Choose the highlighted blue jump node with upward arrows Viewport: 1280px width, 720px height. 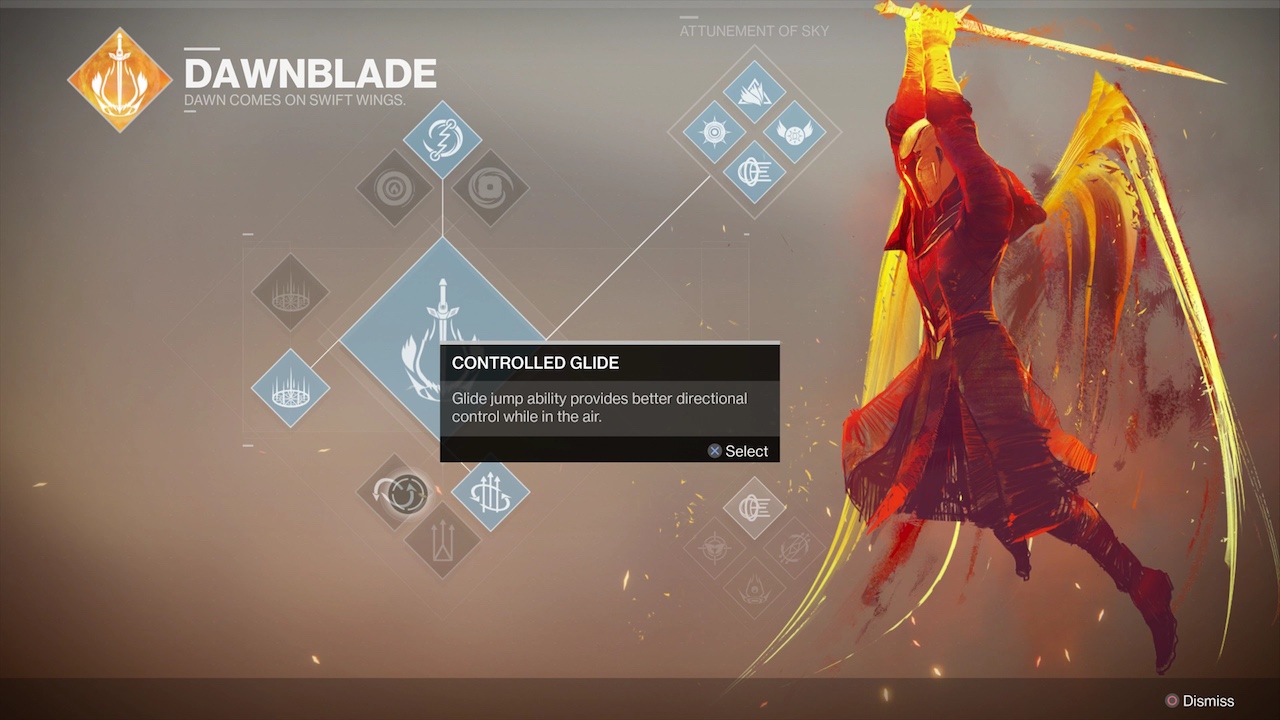[491, 492]
